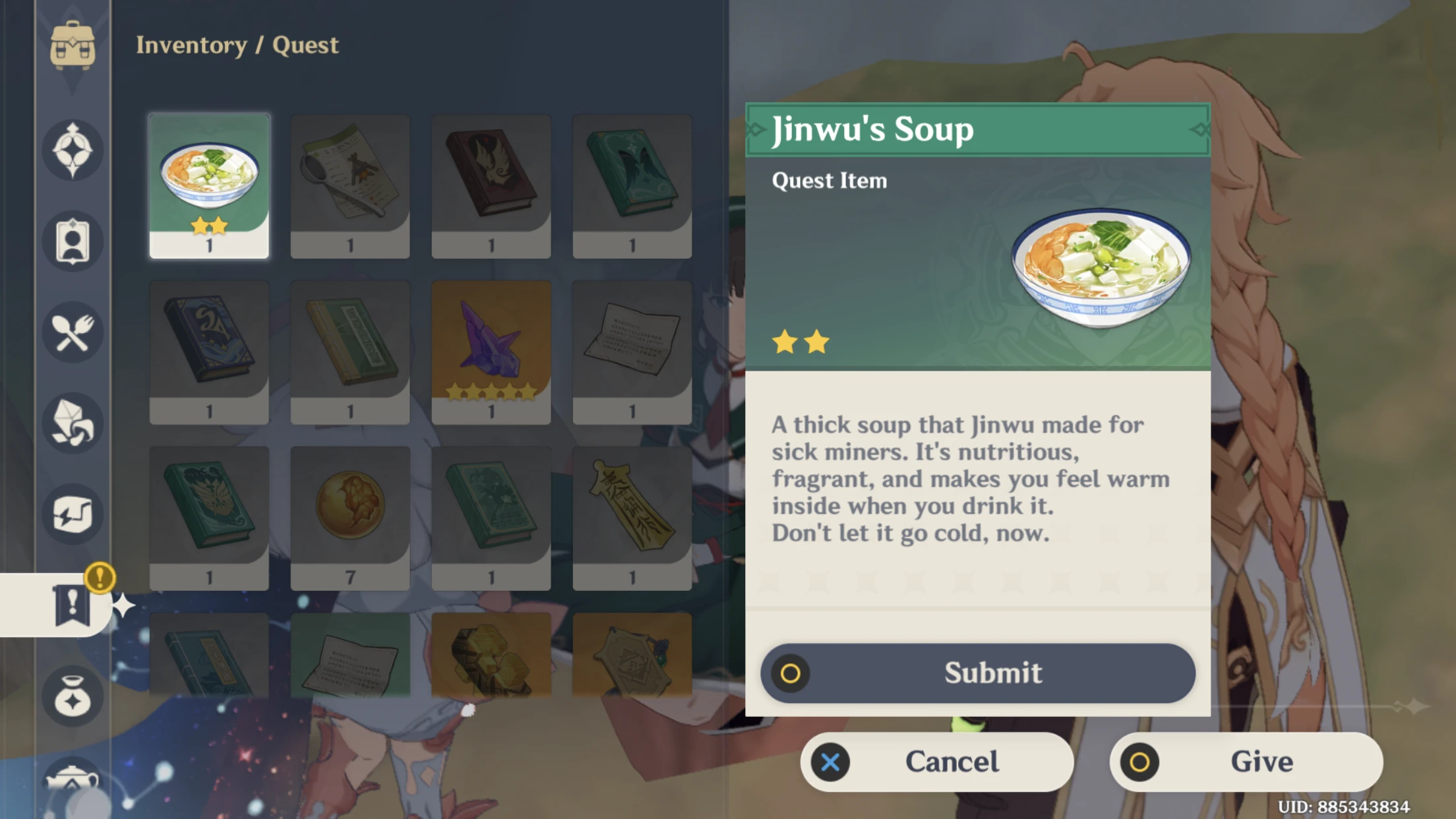Click the exclamation notification badge on Quest tab
Screen dimensions: 1456x819
click(x=100, y=579)
